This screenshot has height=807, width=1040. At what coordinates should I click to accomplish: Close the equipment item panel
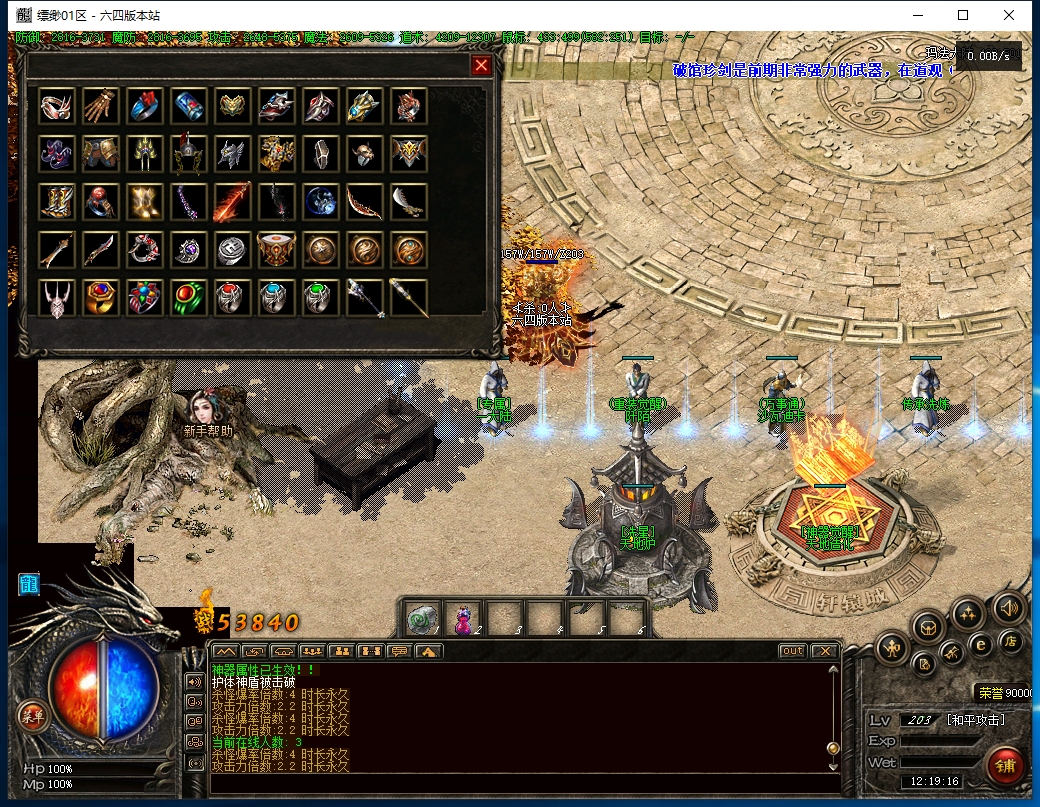(482, 66)
